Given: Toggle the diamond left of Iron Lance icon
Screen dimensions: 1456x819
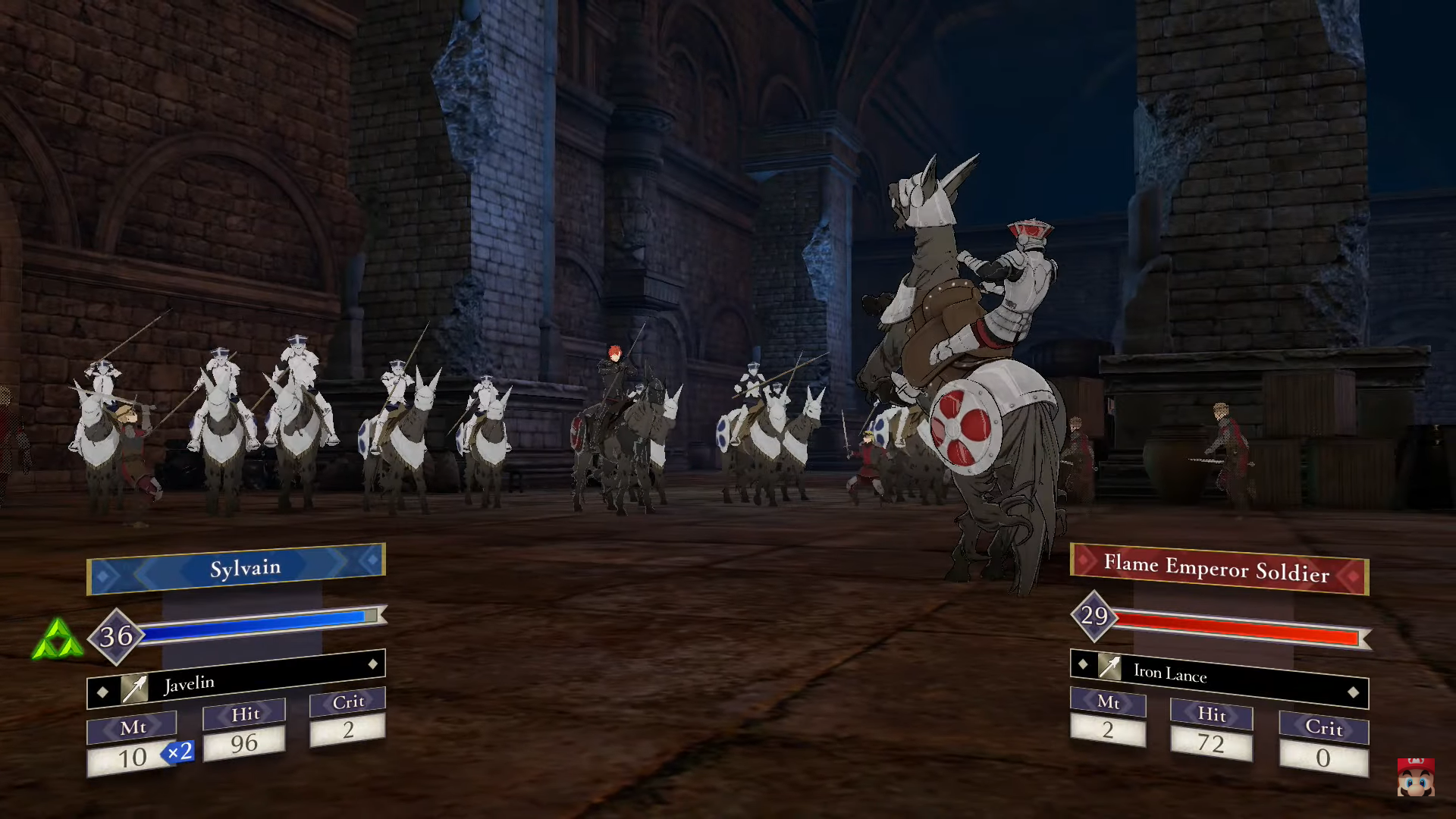Looking at the screenshot, I should click(1083, 664).
